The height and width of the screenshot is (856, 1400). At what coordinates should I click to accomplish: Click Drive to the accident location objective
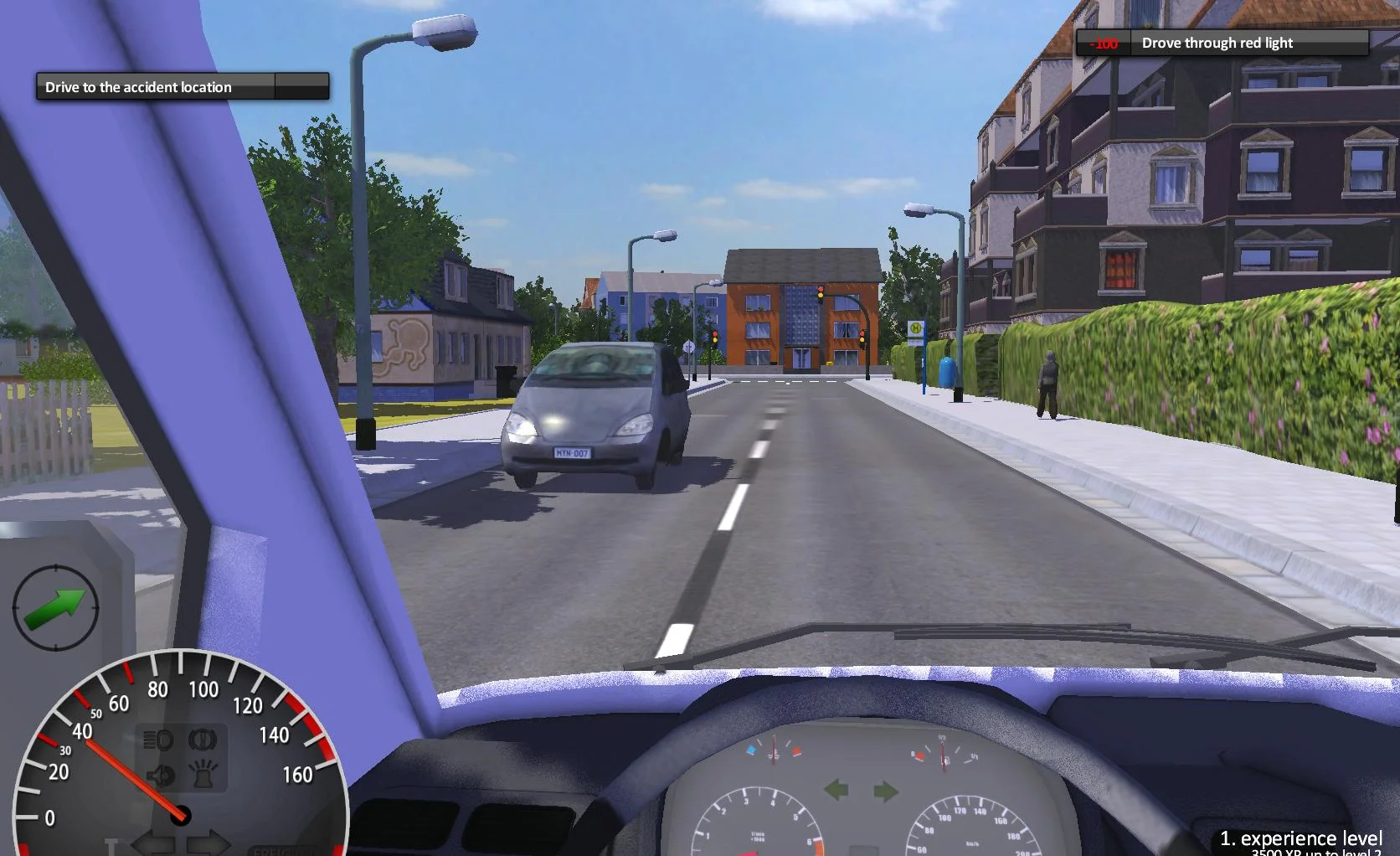tap(138, 86)
